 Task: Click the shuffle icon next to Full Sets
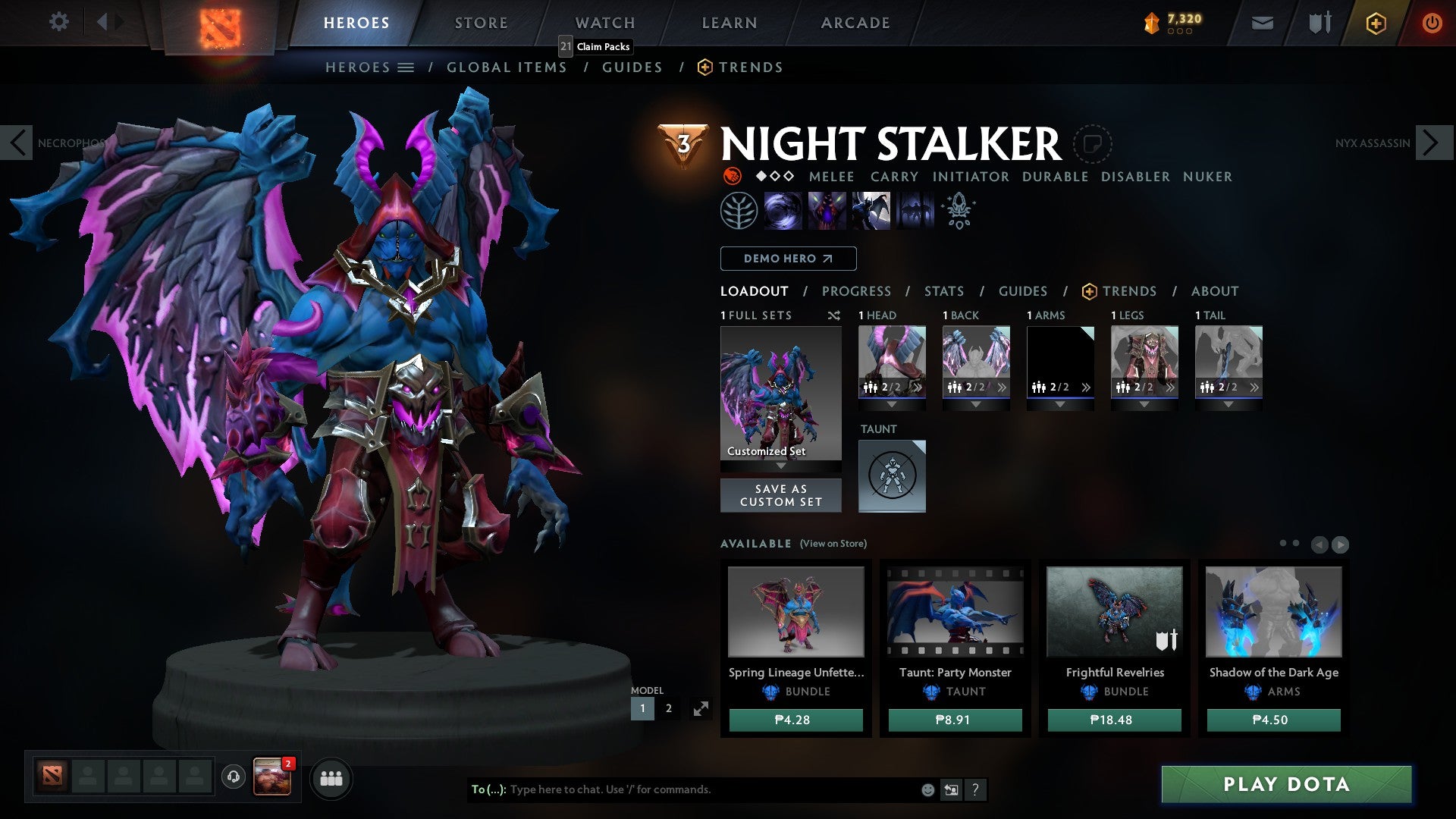pyautogui.click(x=834, y=315)
